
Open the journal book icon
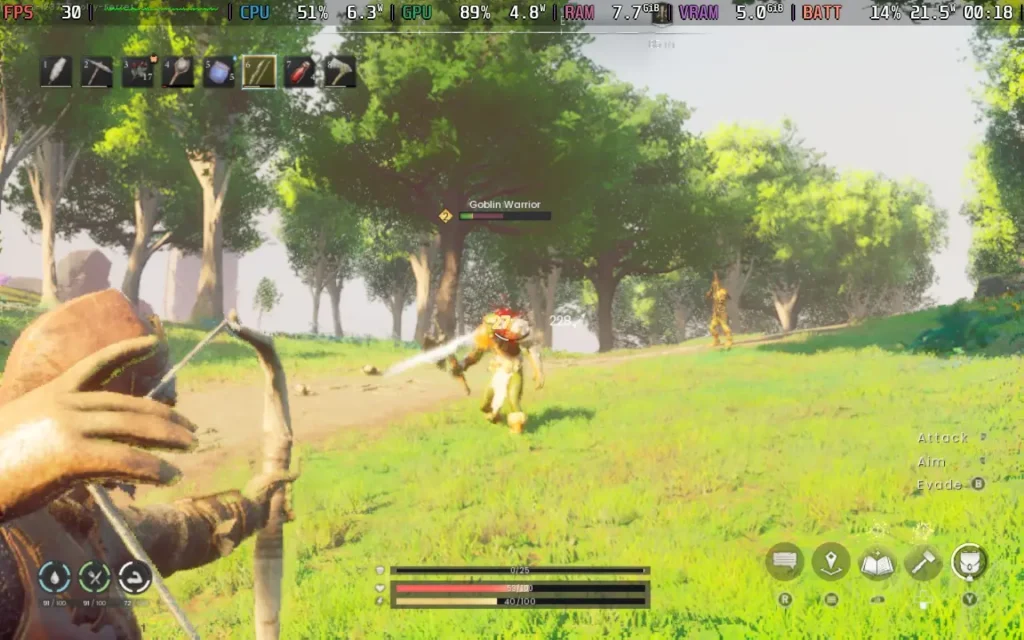877,562
